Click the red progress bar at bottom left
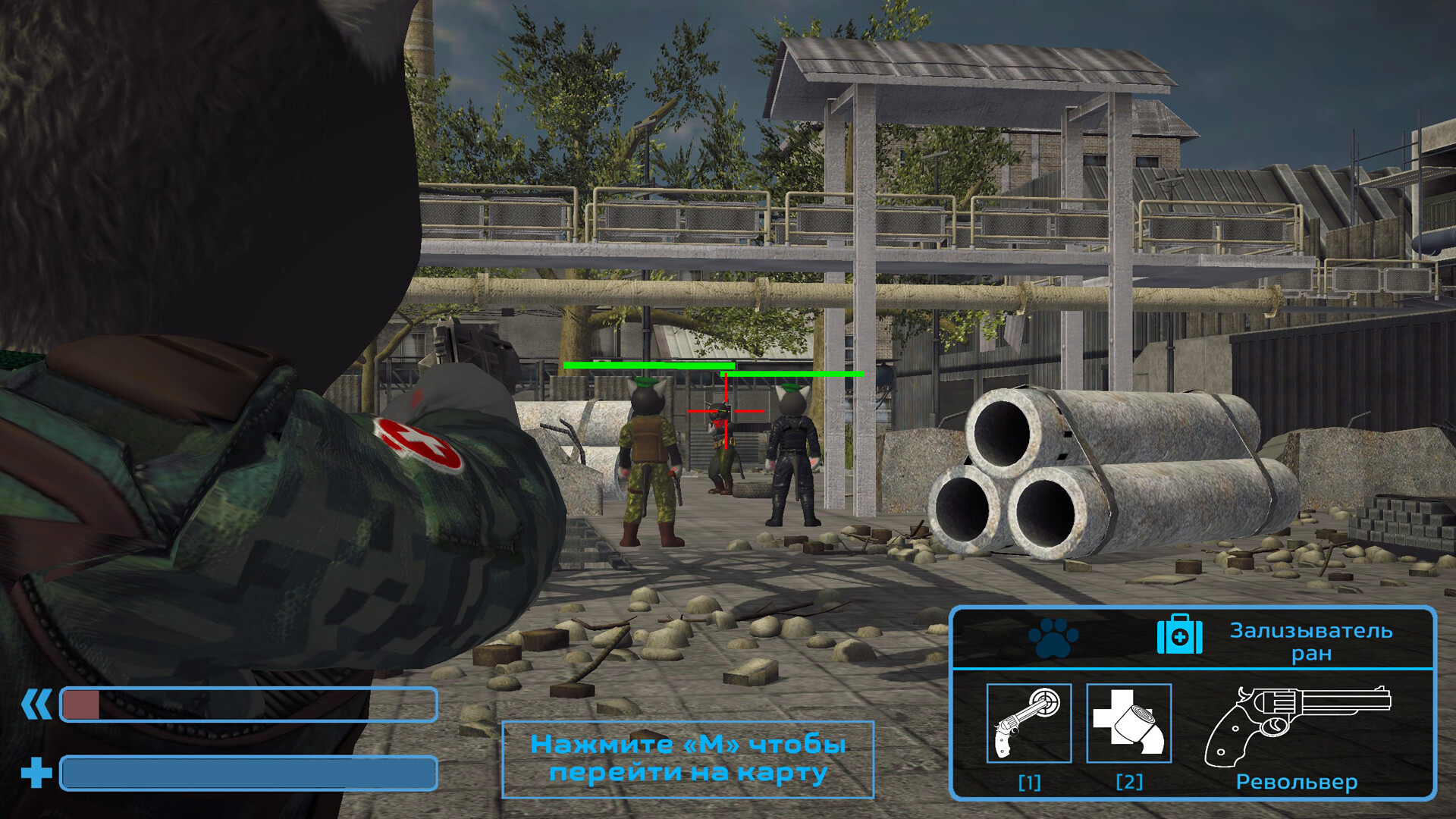This screenshot has width=1456, height=819. pos(82,705)
